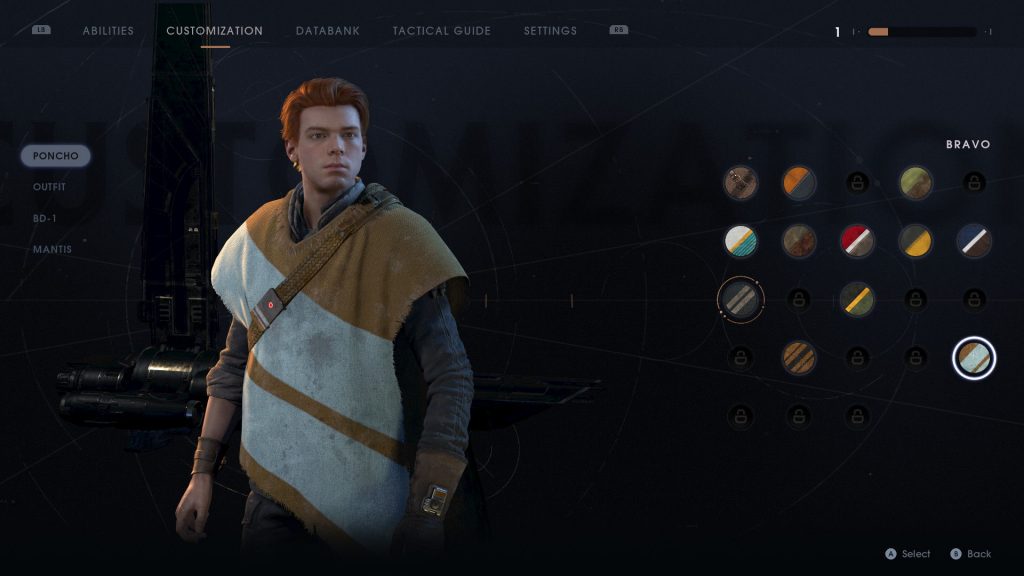Open the BD-1 customization category
This screenshot has height=576, width=1024.
click(x=45, y=218)
